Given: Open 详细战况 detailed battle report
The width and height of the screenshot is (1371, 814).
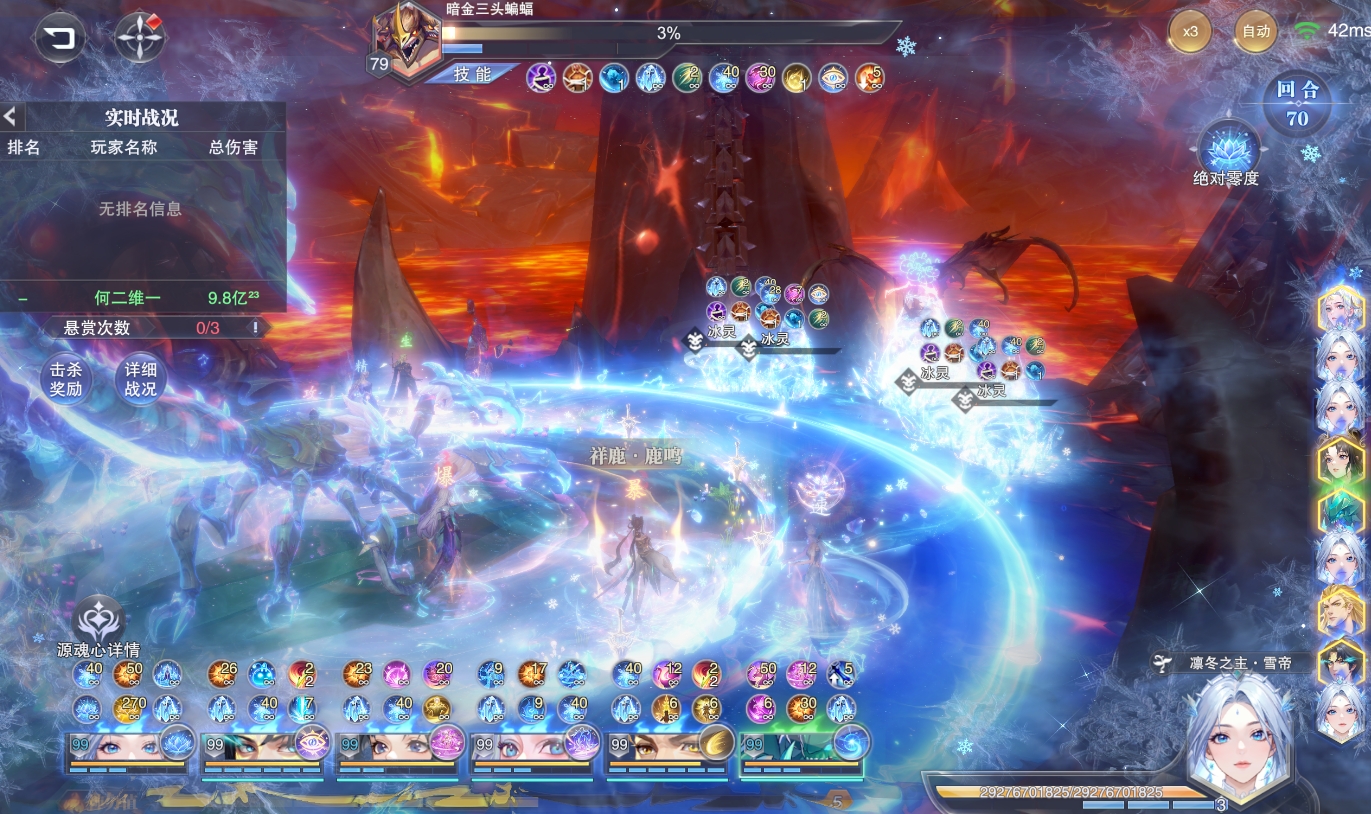Looking at the screenshot, I should [x=140, y=380].
